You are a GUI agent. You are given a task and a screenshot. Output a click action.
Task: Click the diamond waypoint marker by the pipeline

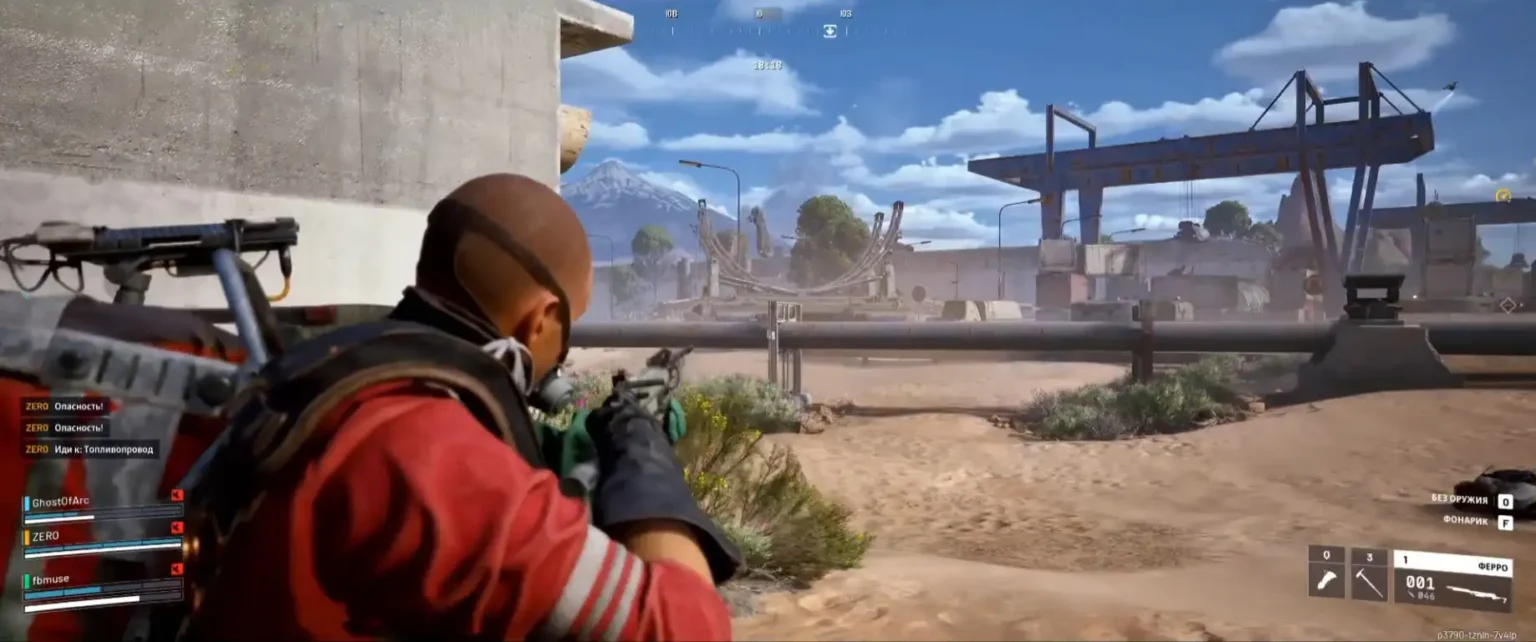coord(1508,304)
